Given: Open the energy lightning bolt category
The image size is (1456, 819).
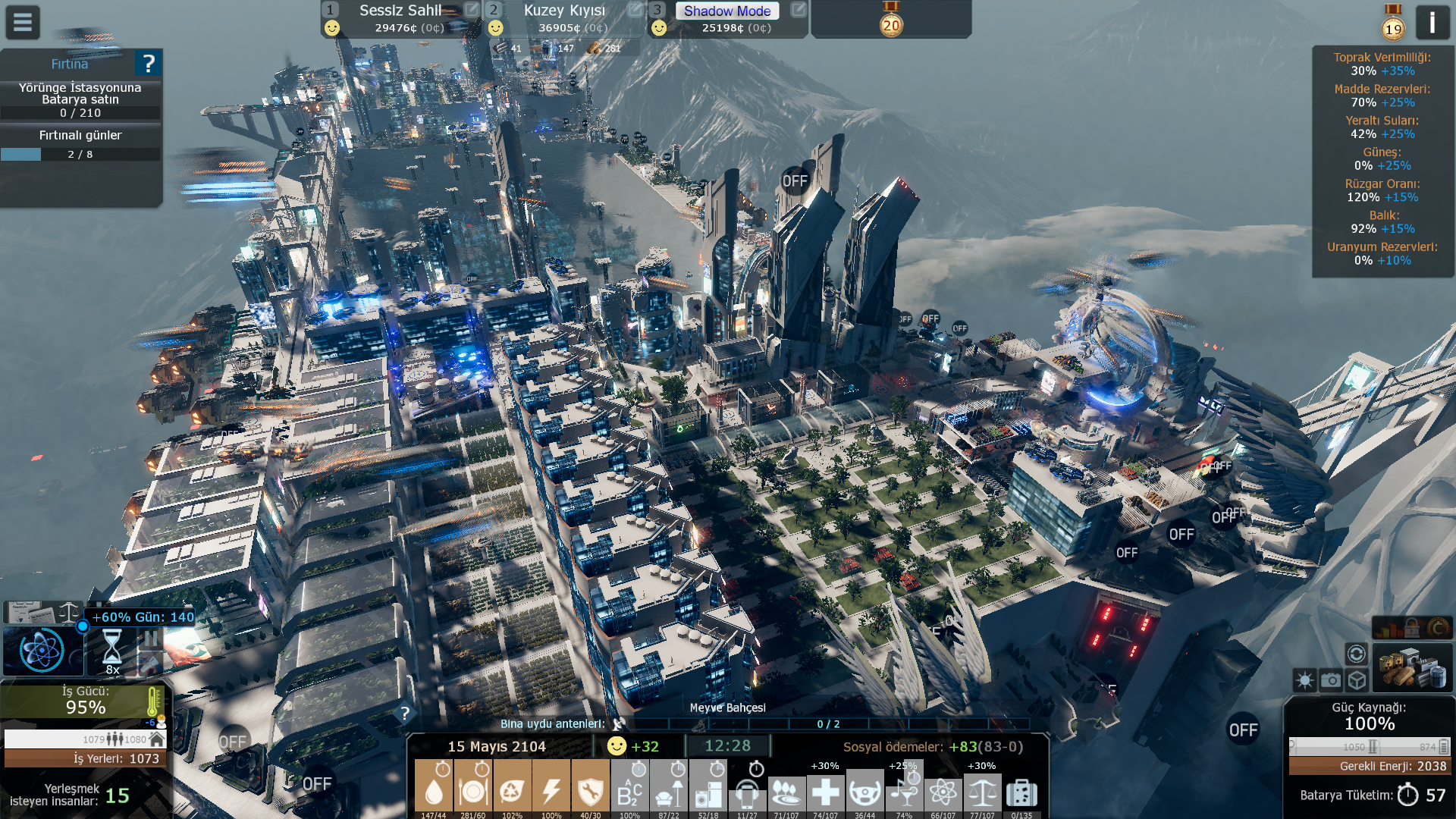Looking at the screenshot, I should tap(551, 789).
